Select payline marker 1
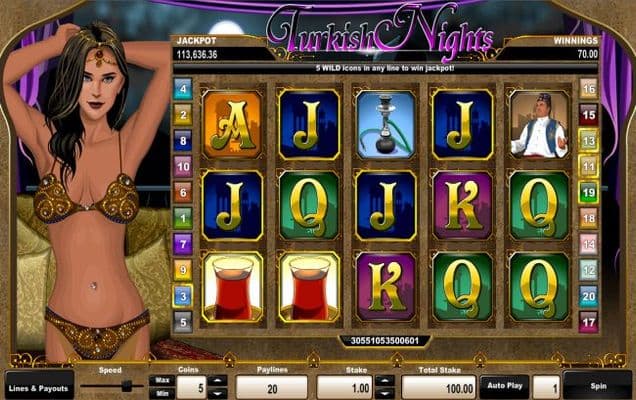The width and height of the screenshot is (636, 400). (x=183, y=217)
